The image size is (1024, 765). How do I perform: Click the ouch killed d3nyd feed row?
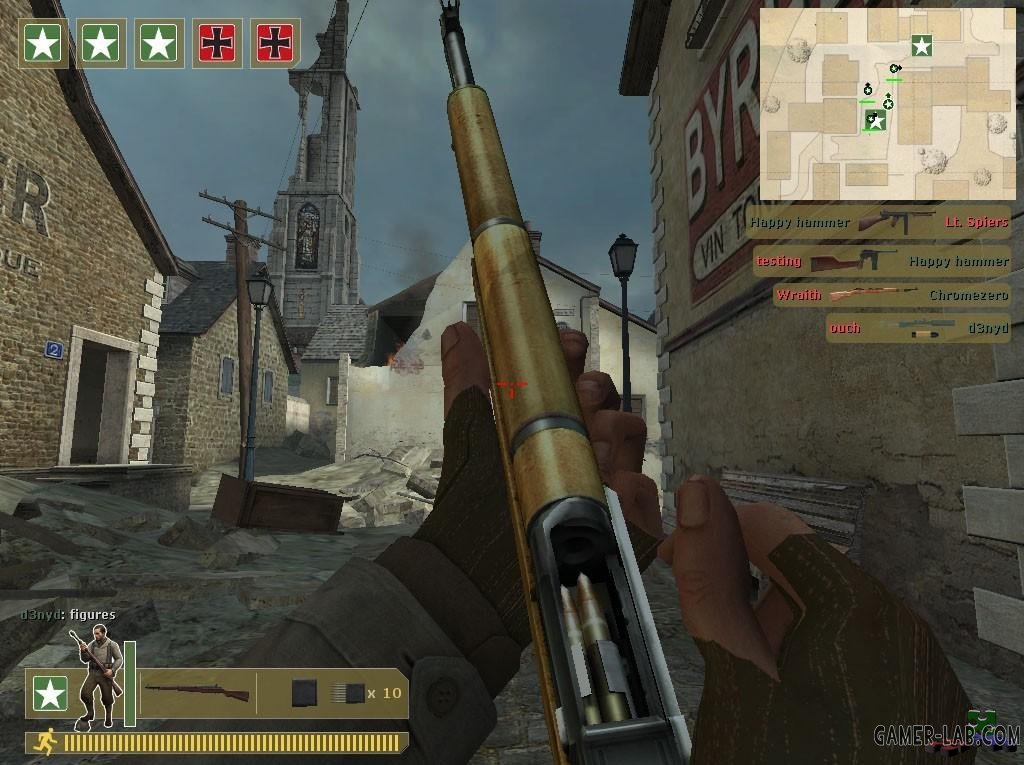tap(917, 327)
